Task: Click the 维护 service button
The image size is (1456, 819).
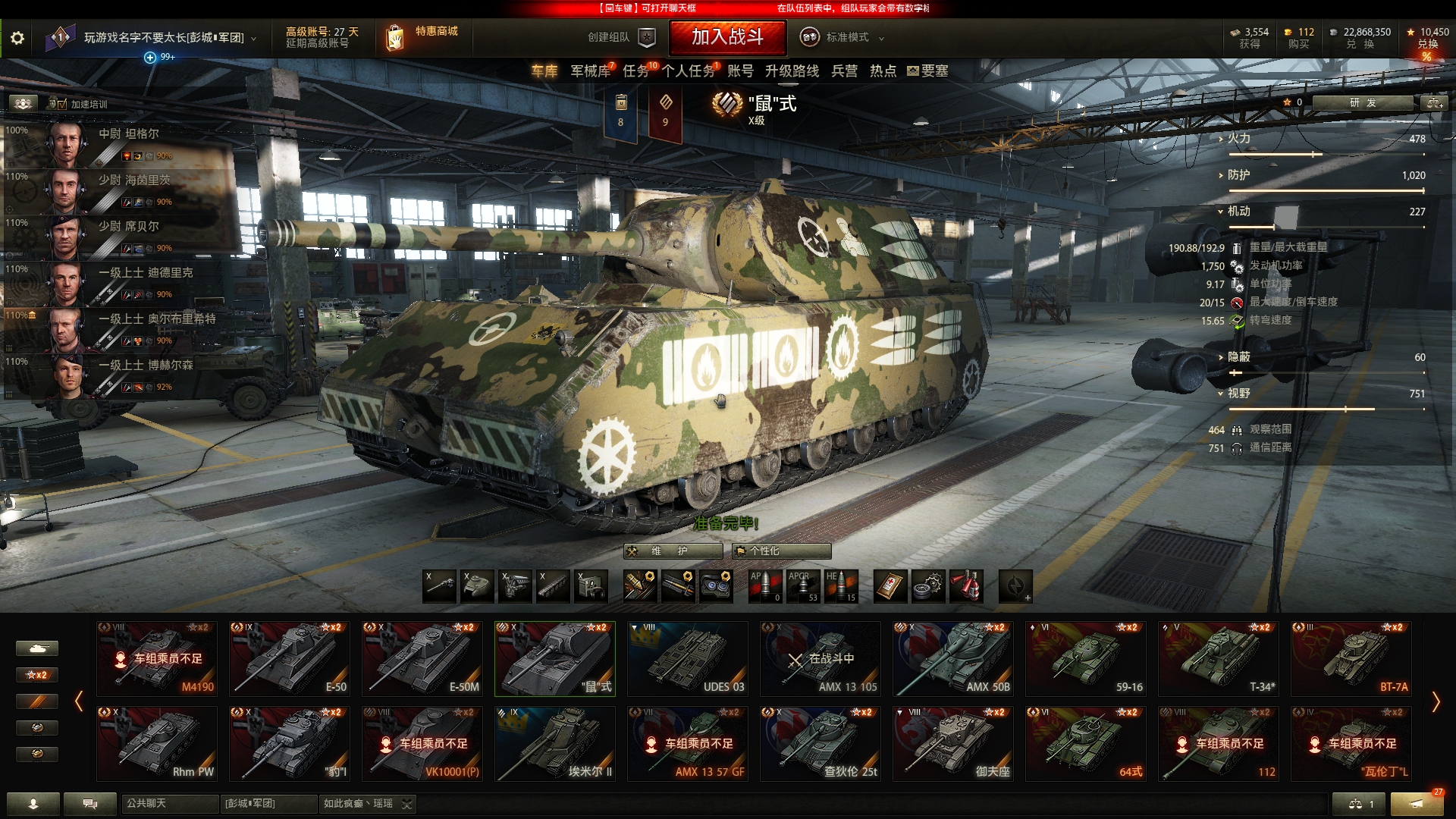Action: click(x=673, y=551)
